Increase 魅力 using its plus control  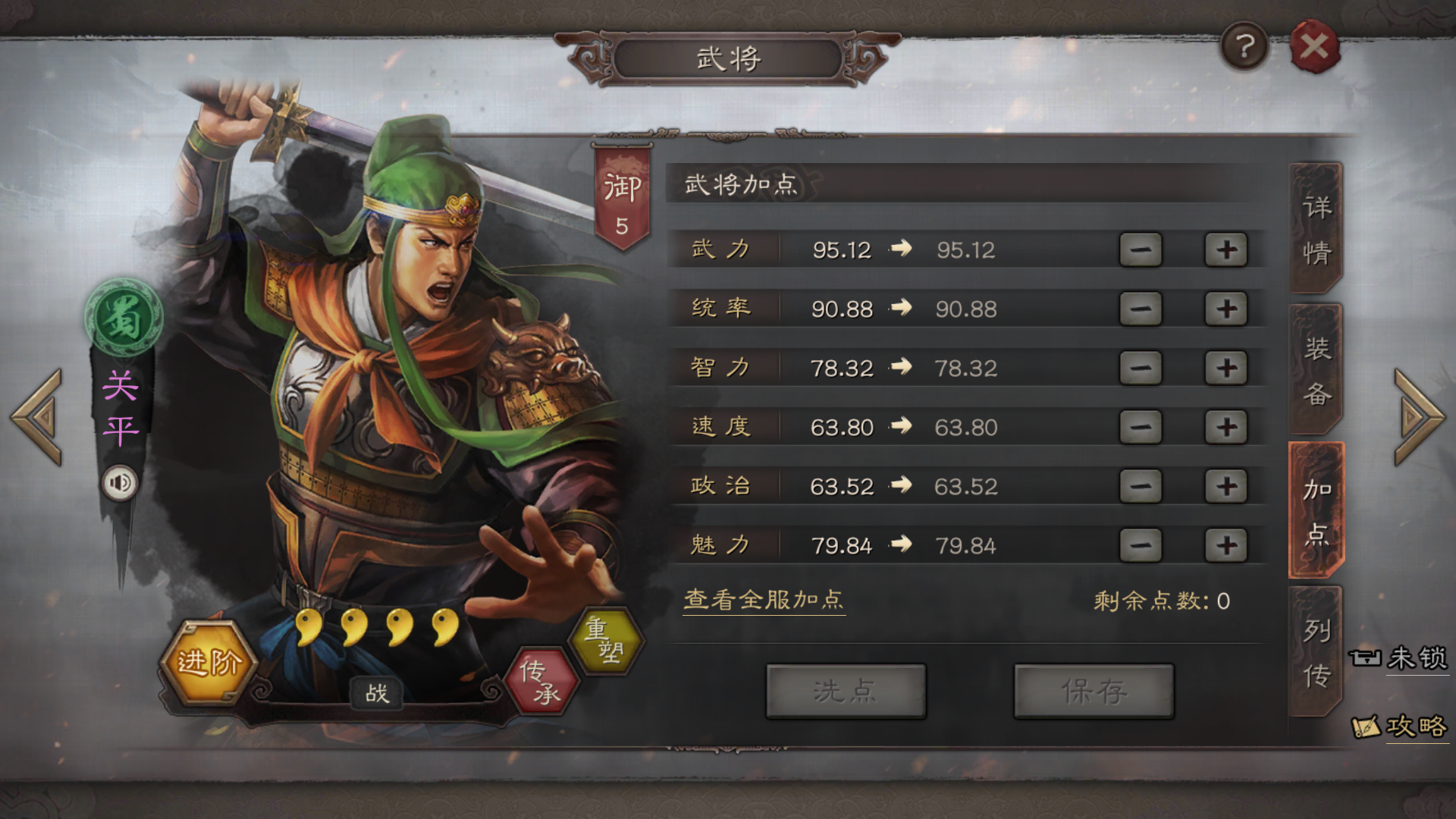click(1226, 544)
